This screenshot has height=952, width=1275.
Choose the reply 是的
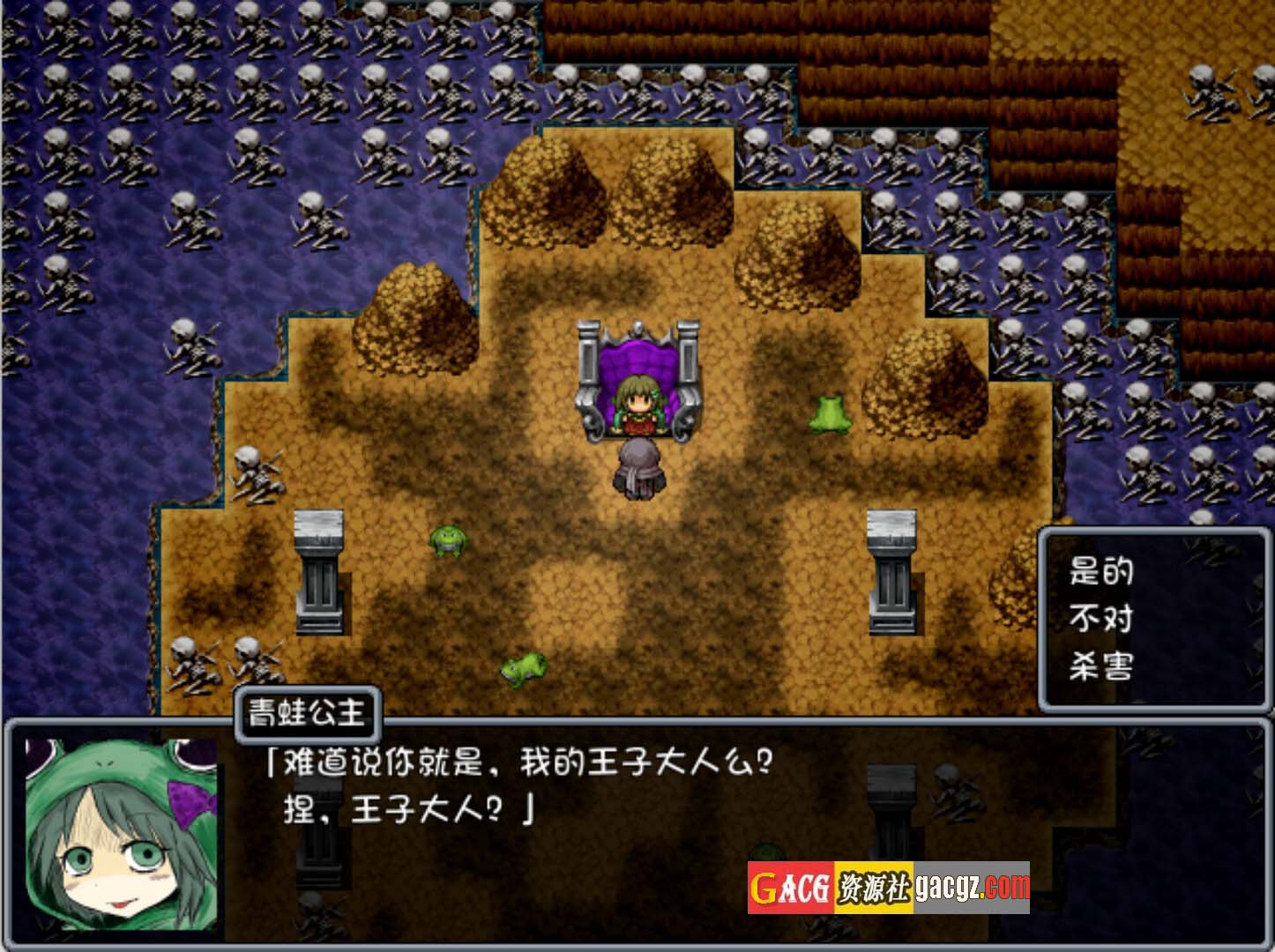[1100, 571]
